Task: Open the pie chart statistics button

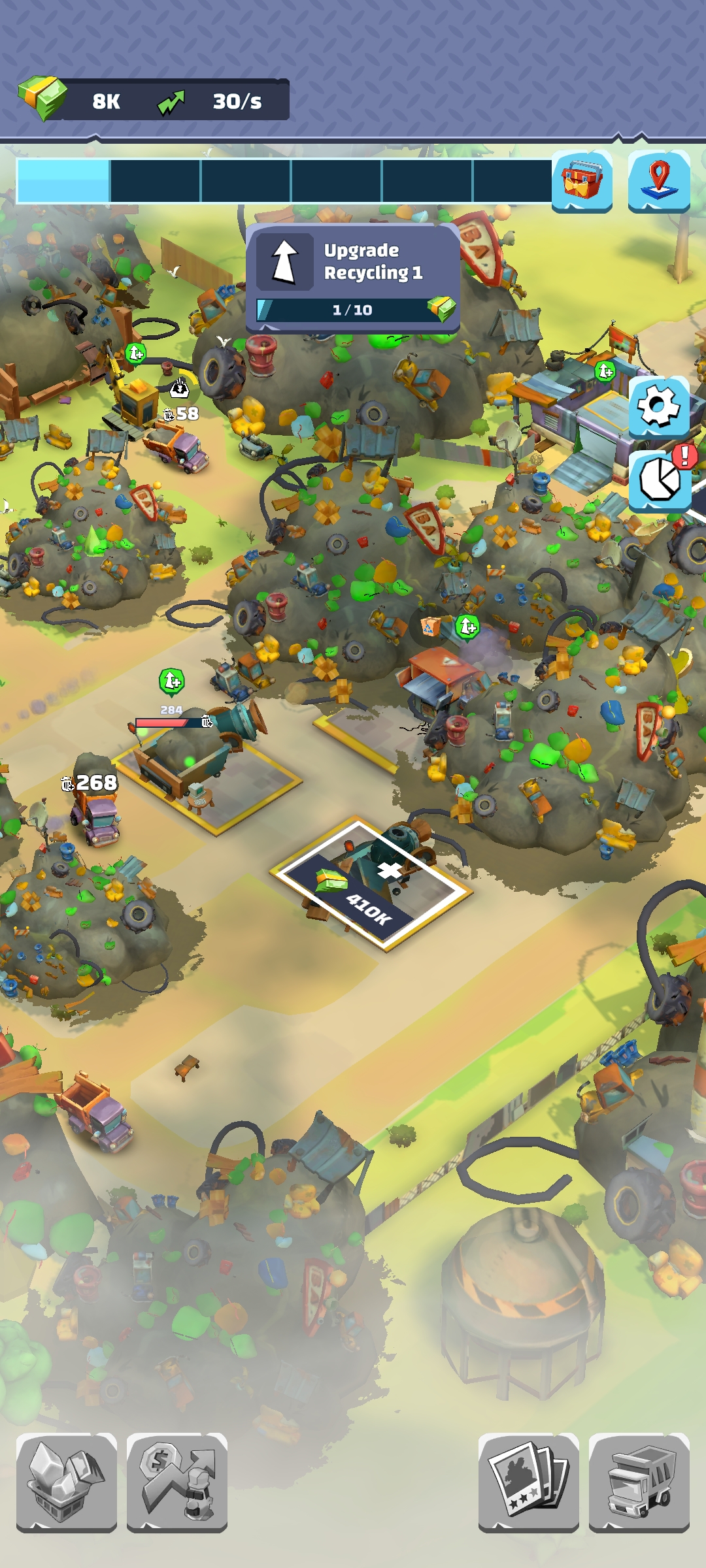Action: pos(660,481)
